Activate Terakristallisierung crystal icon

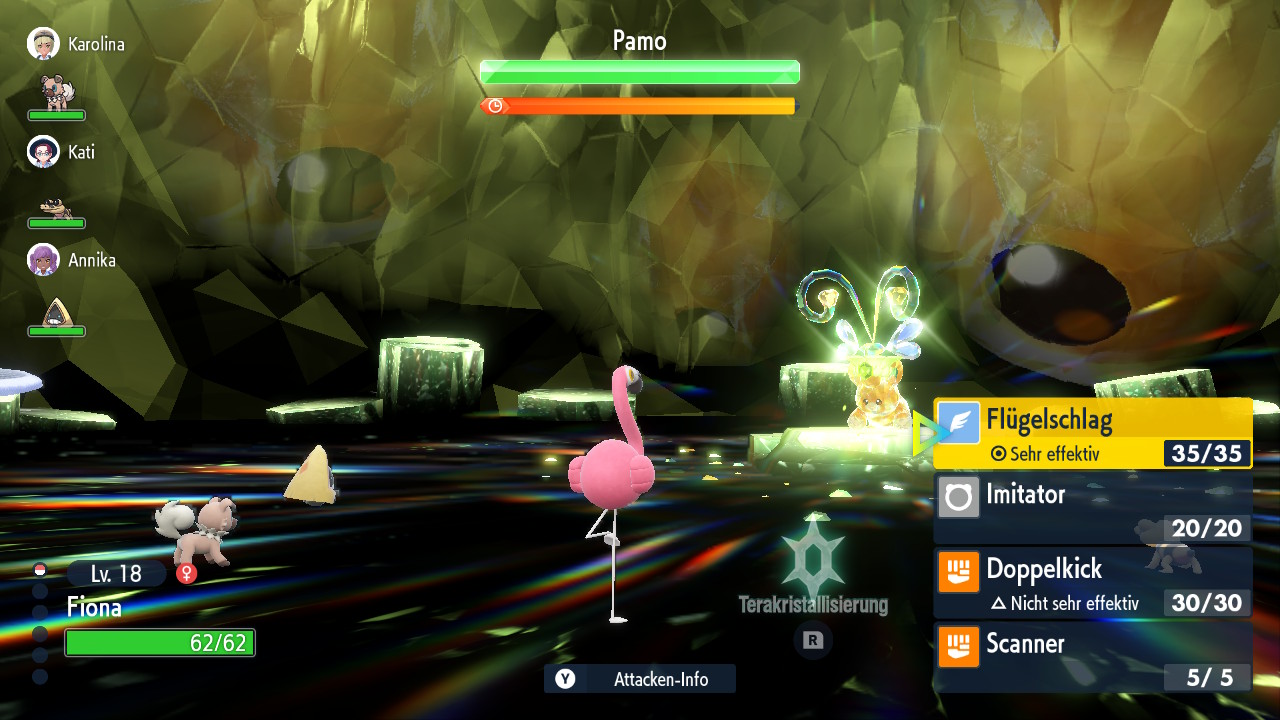pos(813,558)
